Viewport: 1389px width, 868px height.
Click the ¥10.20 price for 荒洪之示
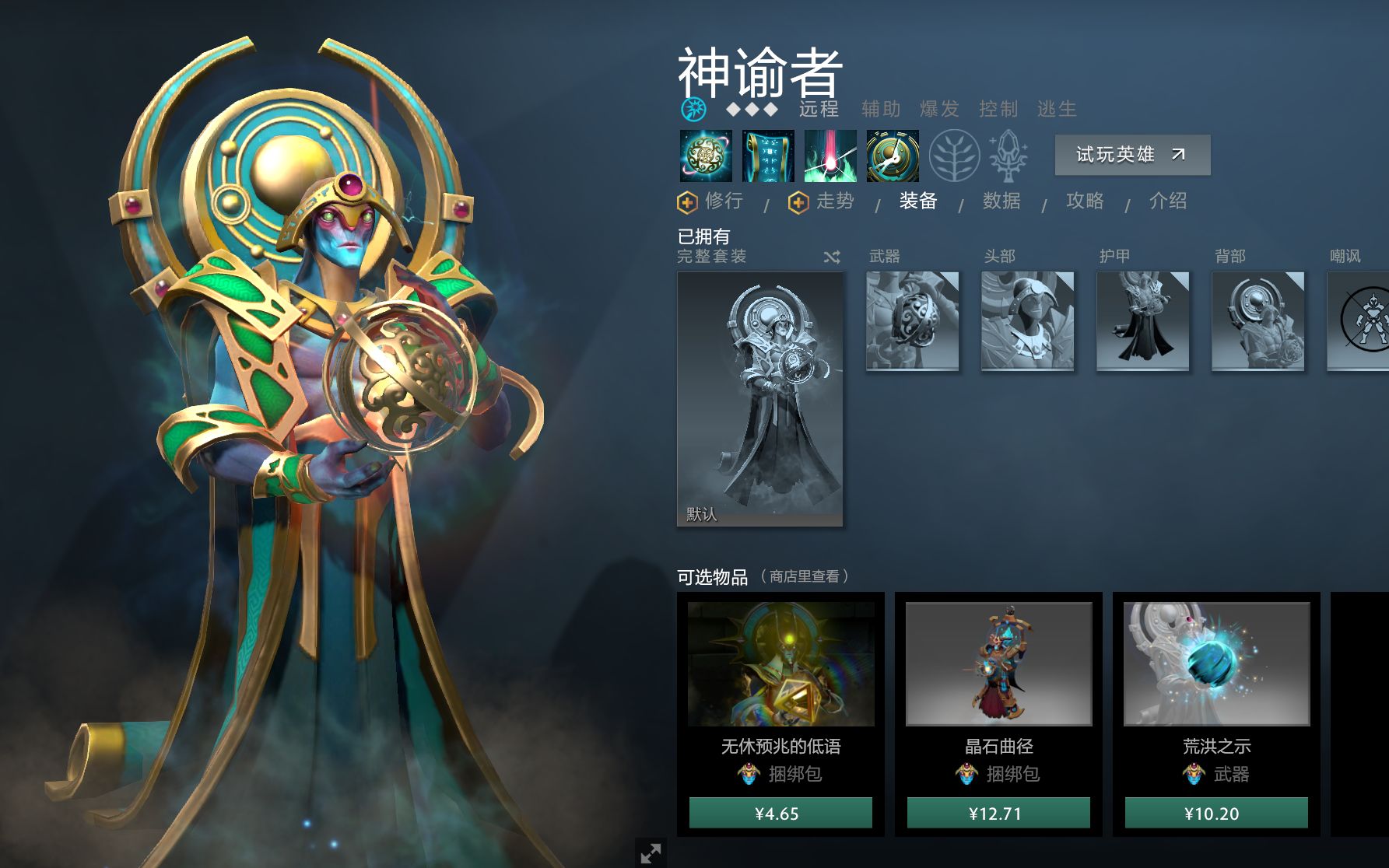pyautogui.click(x=1218, y=812)
